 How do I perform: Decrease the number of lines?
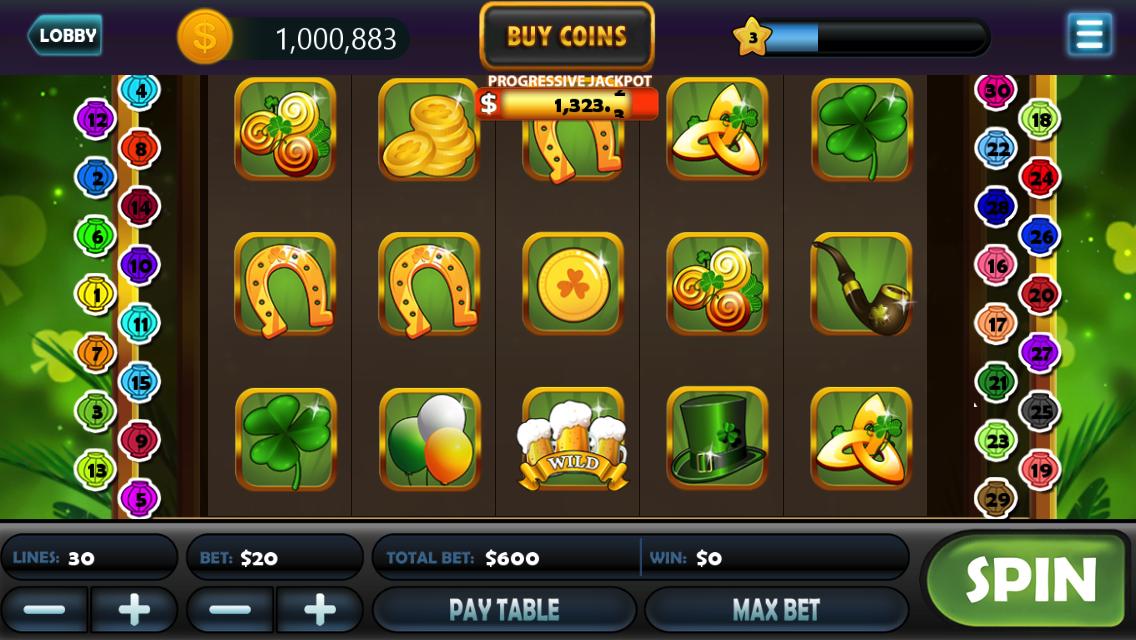[x=44, y=609]
